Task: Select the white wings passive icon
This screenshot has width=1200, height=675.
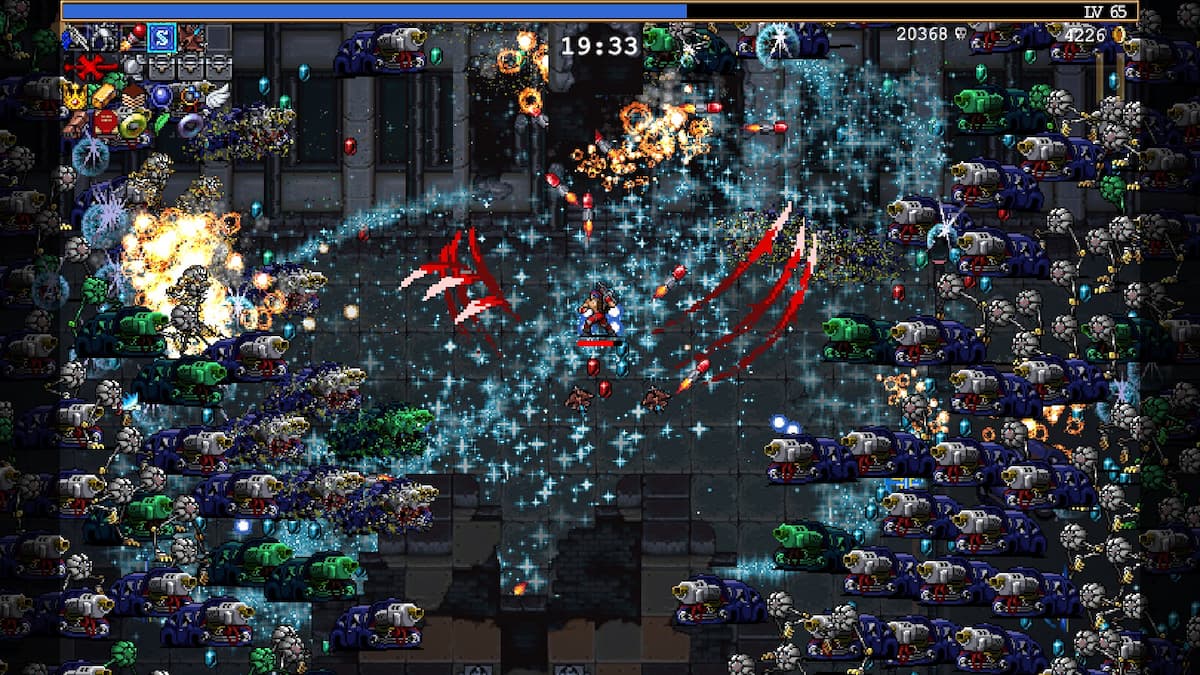Action: coord(217,96)
